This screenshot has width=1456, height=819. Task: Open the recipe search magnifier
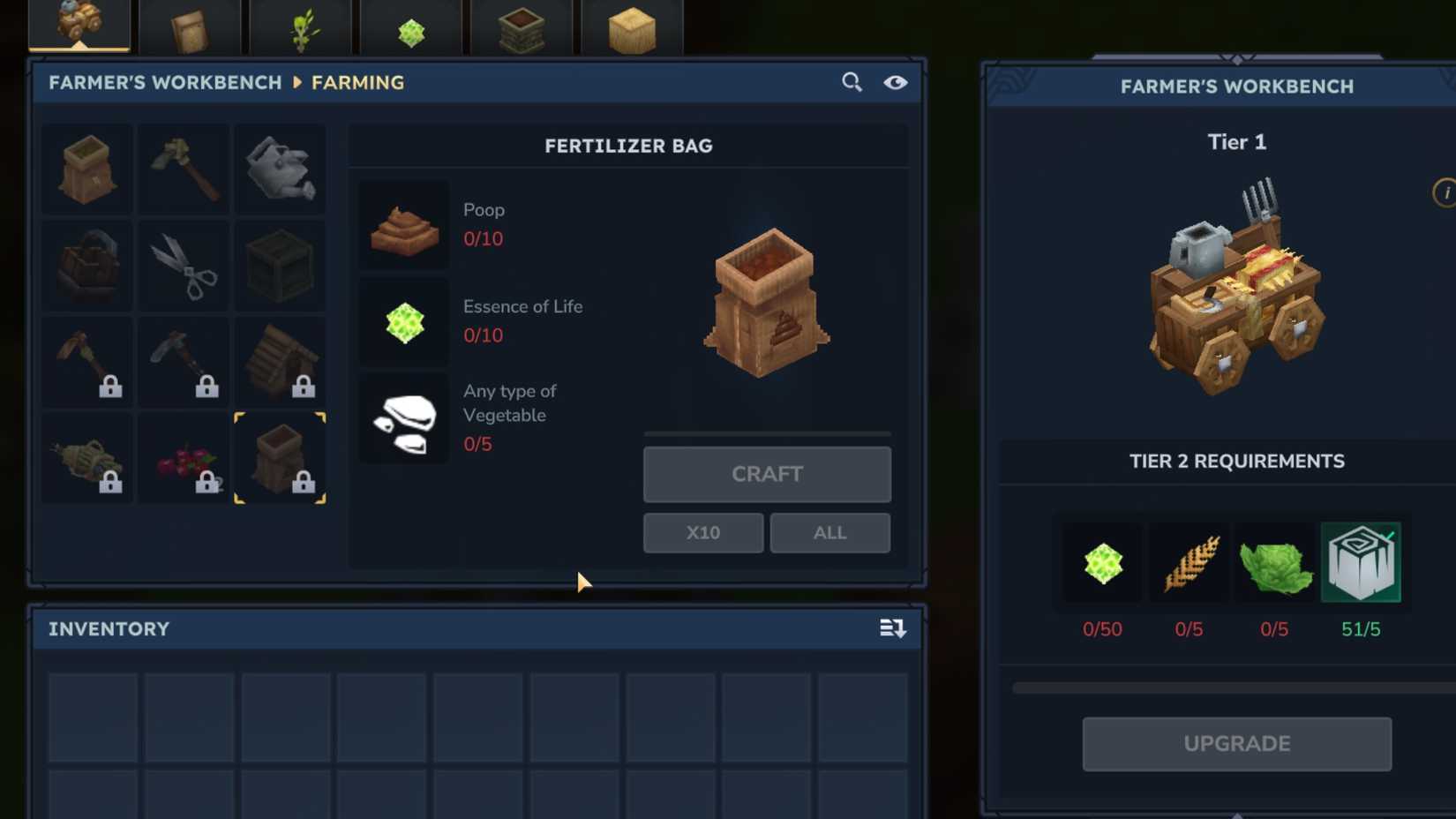[851, 81]
